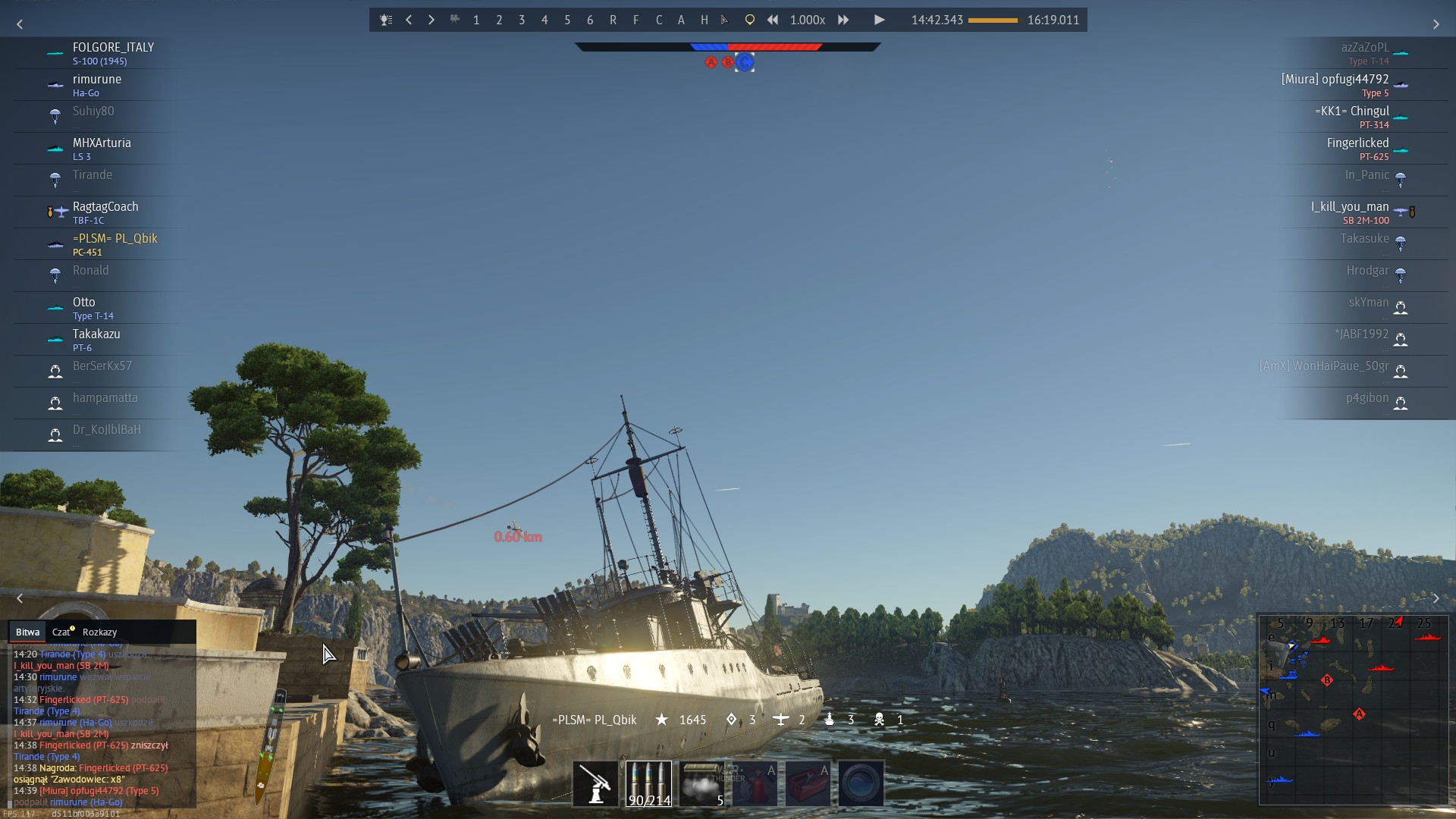Screen dimensions: 1456x819
Task: Switch to the Rozkazy tab
Action: point(99,632)
